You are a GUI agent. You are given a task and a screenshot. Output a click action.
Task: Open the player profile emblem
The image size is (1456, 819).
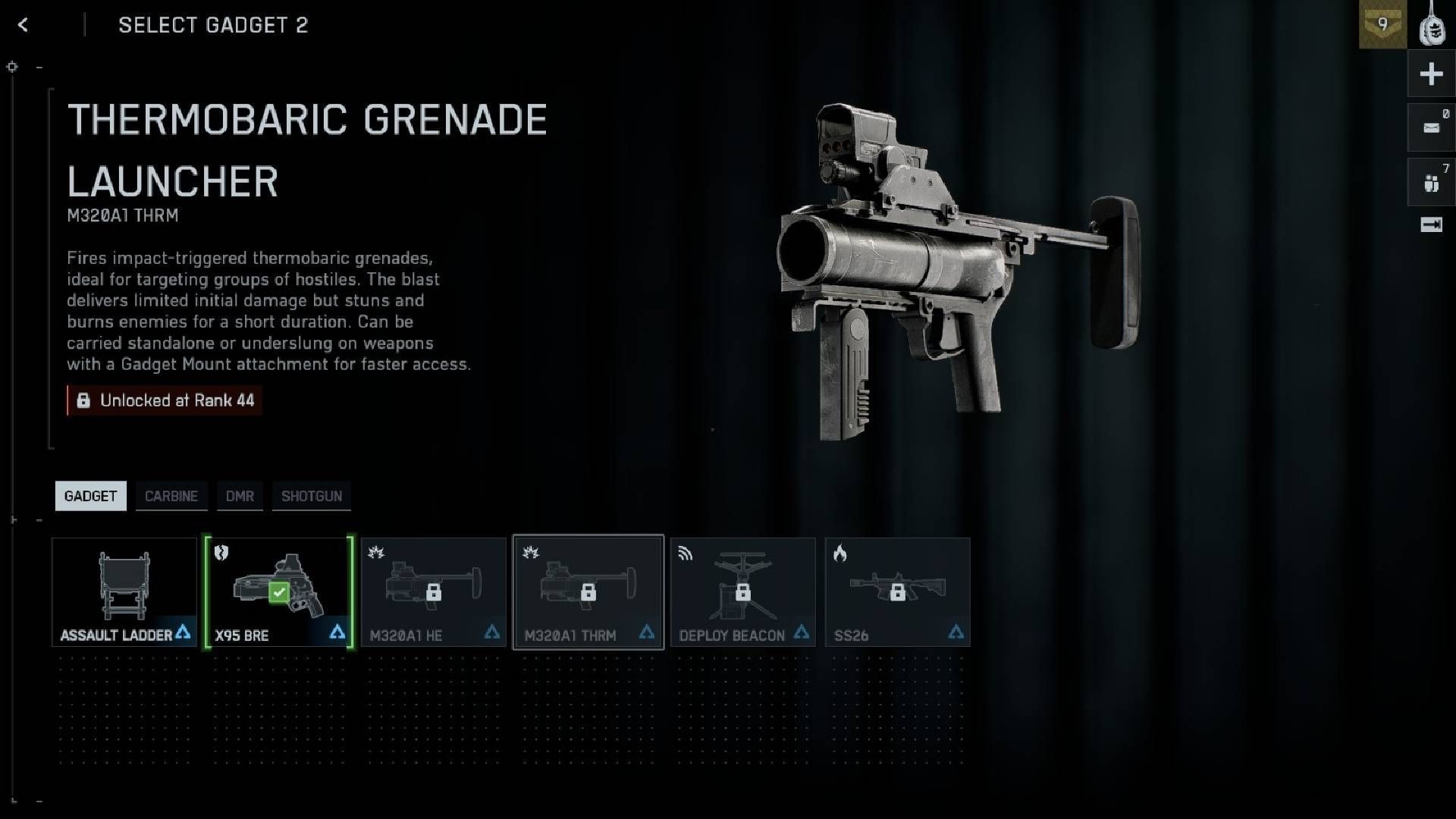(x=1432, y=25)
